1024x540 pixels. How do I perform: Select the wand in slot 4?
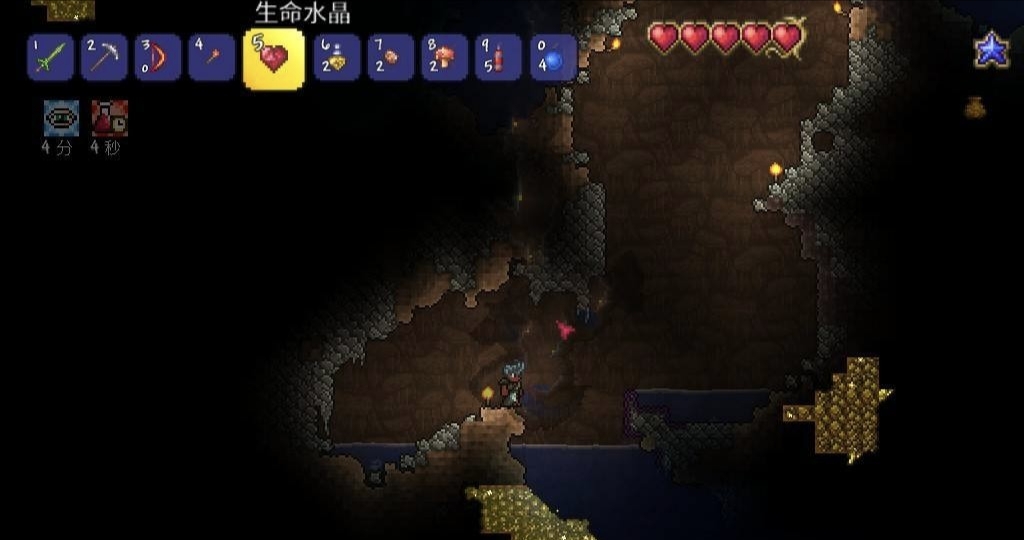point(212,57)
